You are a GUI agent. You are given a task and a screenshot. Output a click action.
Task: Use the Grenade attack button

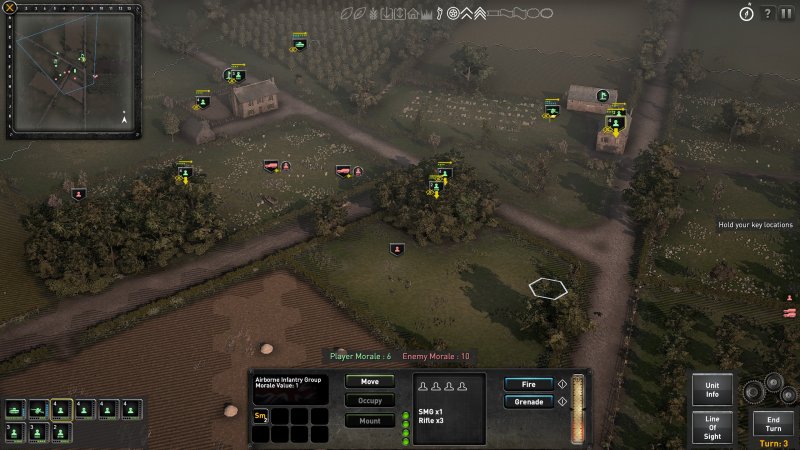pos(528,402)
